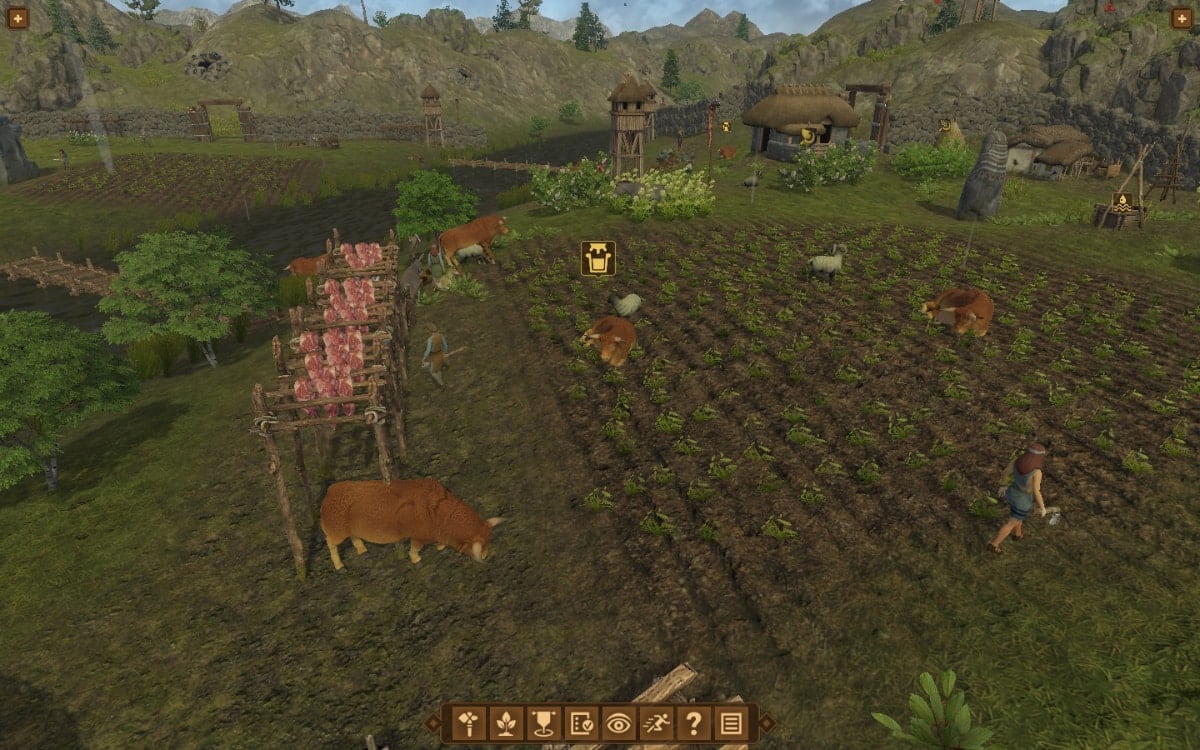Open the build menu with the hammer icon

469,723
